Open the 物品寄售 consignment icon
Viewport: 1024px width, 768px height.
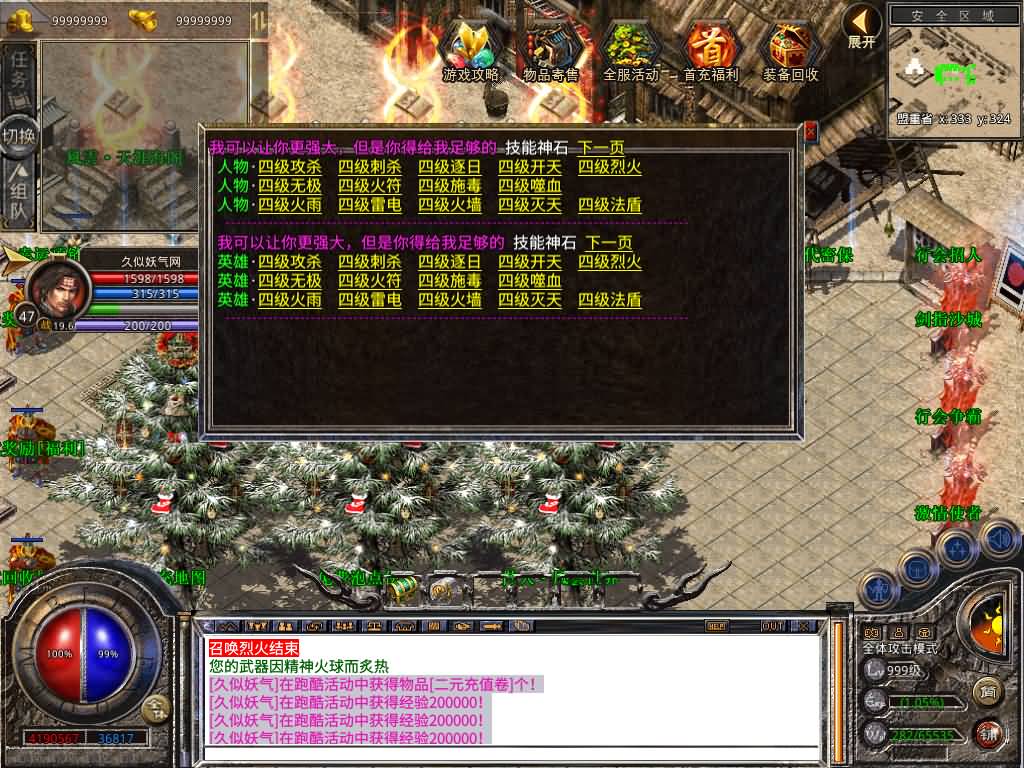(x=551, y=50)
